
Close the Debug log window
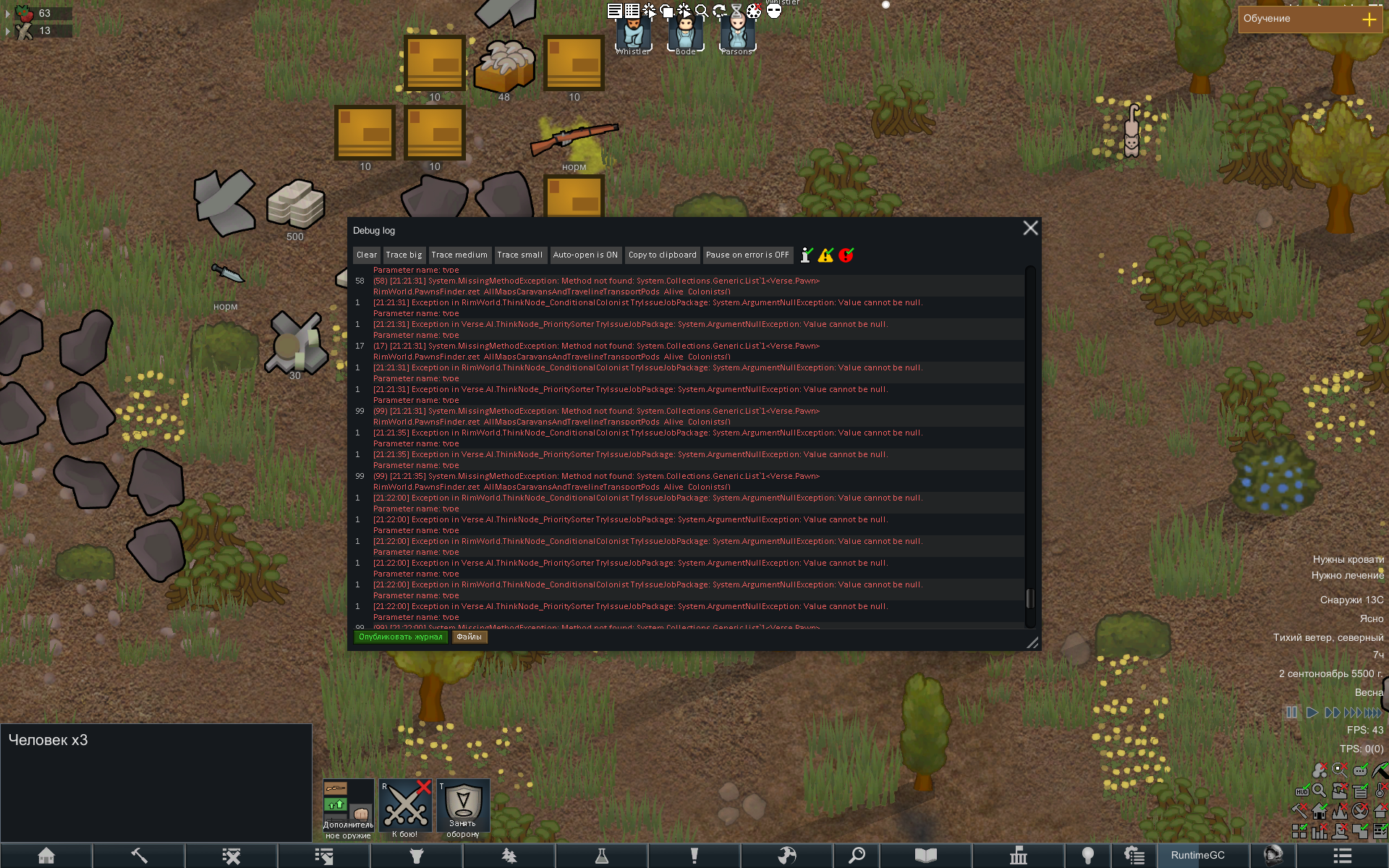(1030, 229)
